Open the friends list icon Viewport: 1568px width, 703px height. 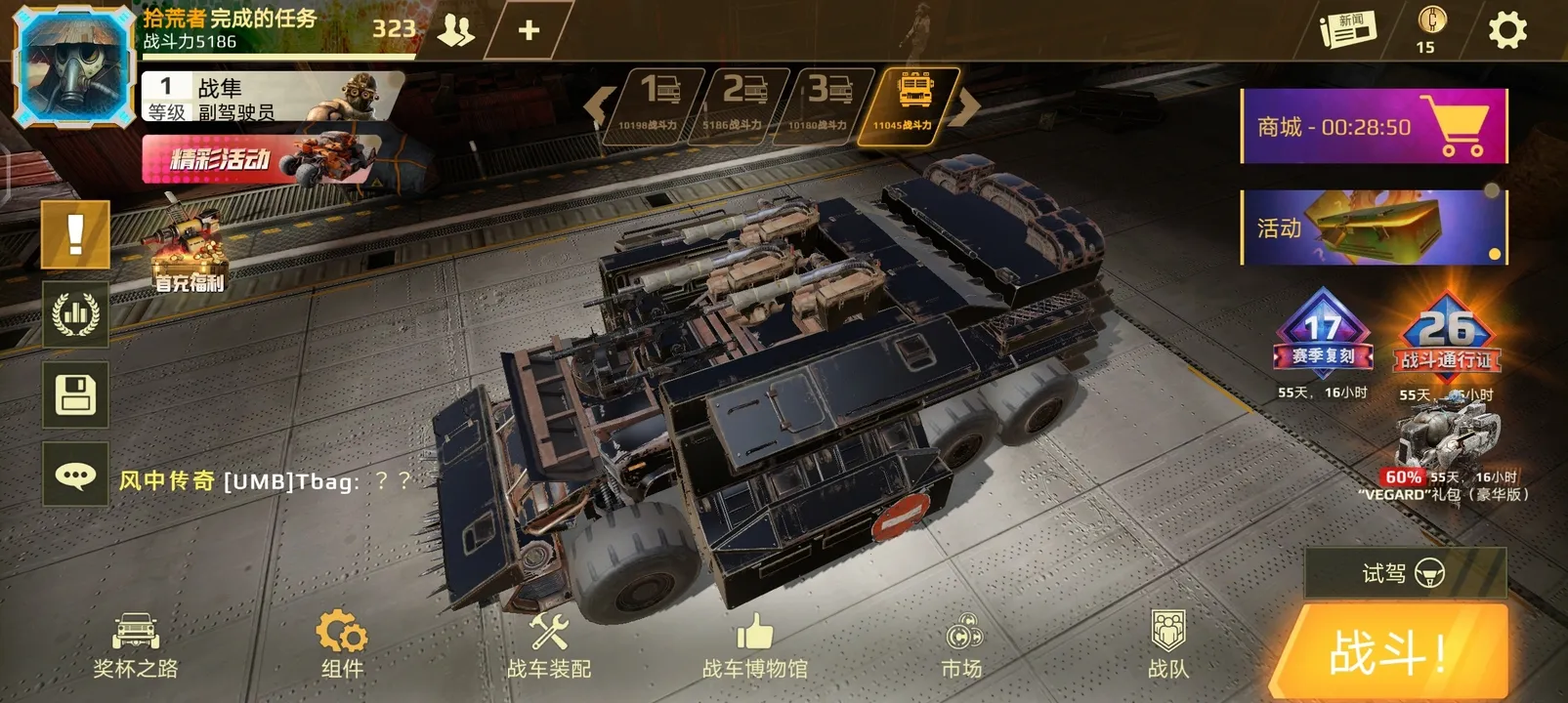455,31
